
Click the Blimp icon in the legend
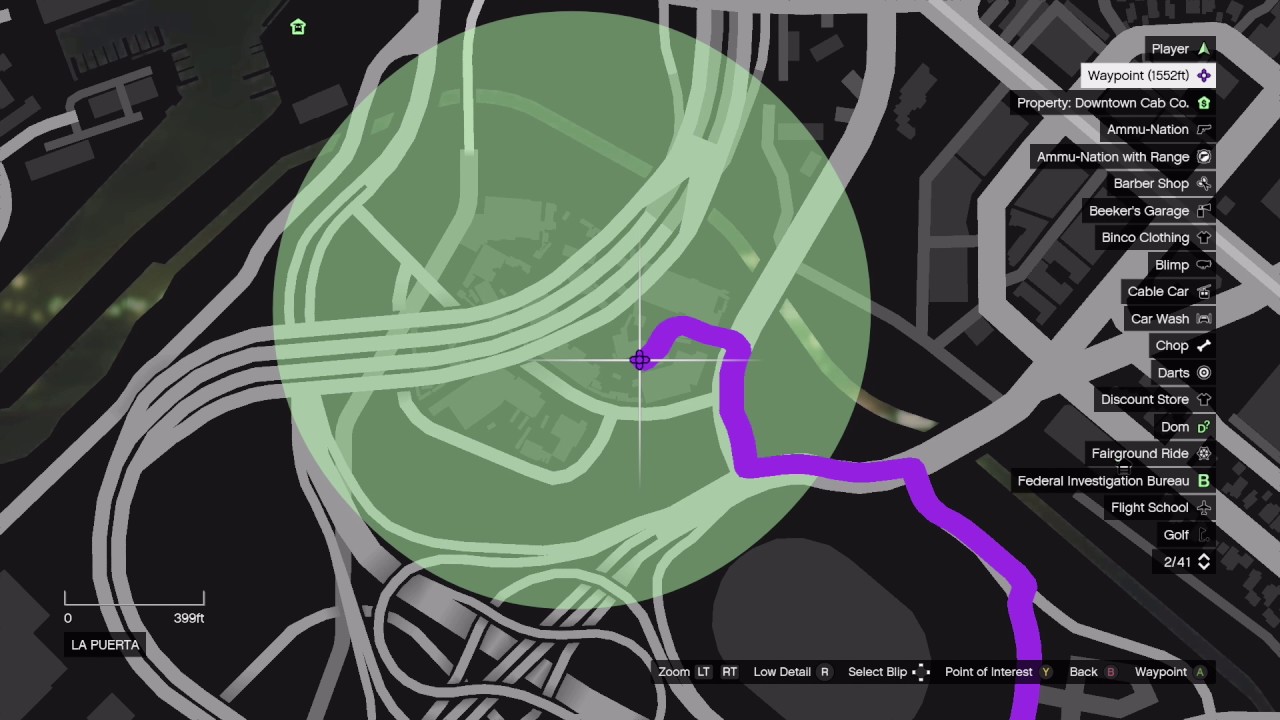pyautogui.click(x=1203, y=264)
